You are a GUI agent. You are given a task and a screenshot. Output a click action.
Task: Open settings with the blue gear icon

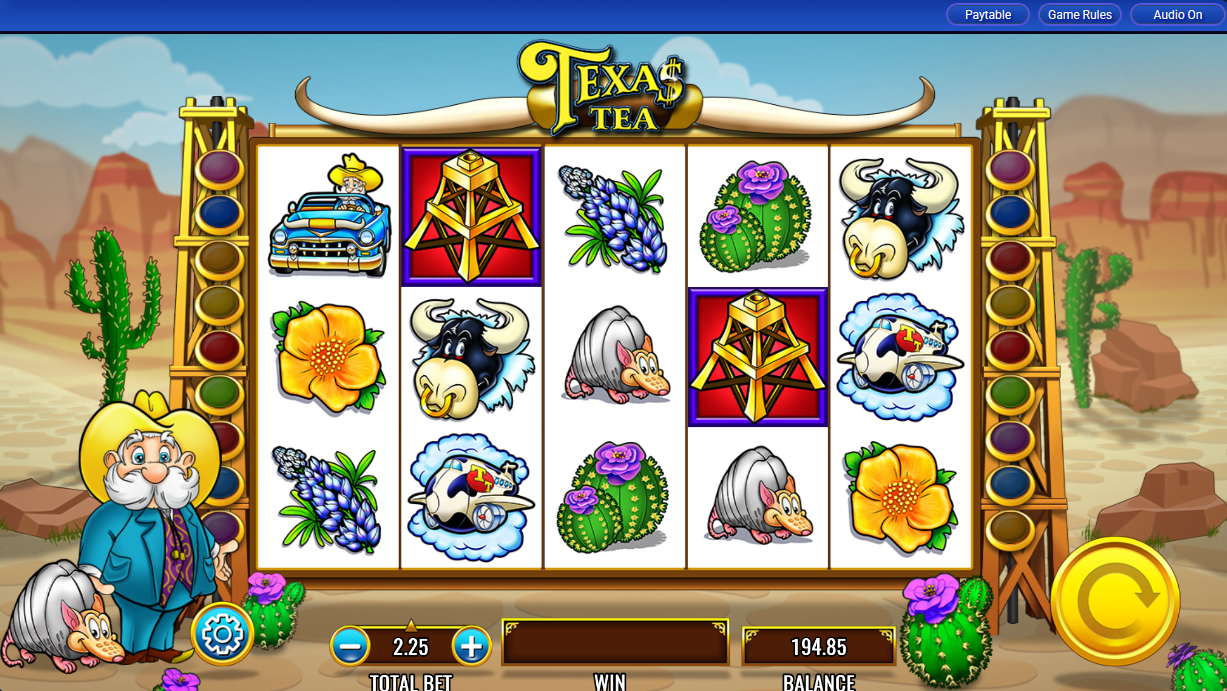point(222,633)
